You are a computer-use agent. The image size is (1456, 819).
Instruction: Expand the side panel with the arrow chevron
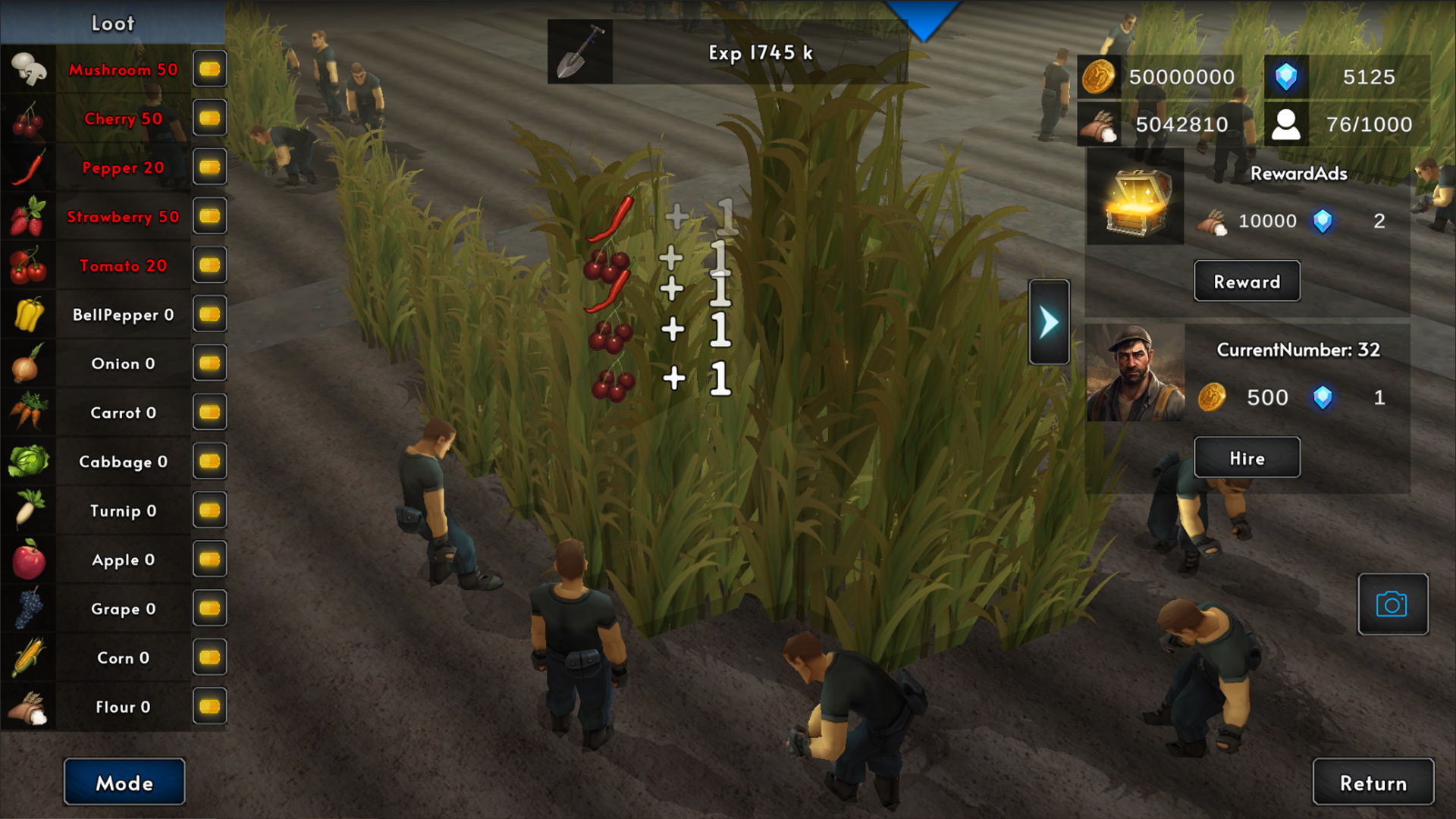(1049, 320)
